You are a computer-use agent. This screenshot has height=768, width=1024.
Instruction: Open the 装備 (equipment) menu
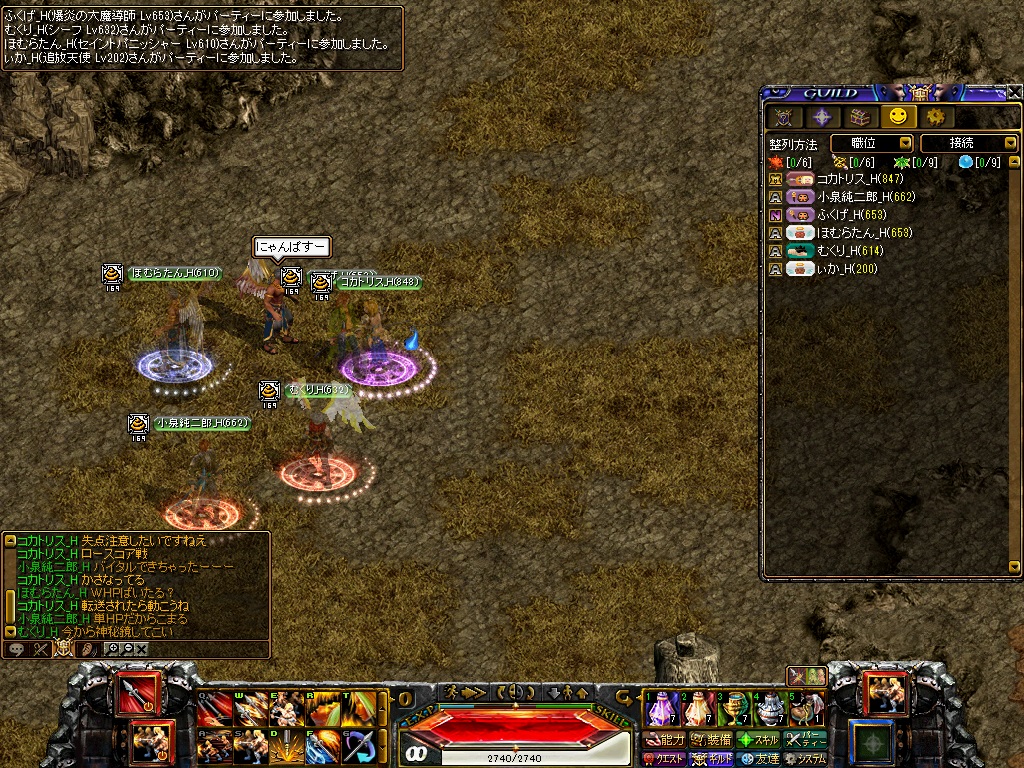click(x=711, y=740)
